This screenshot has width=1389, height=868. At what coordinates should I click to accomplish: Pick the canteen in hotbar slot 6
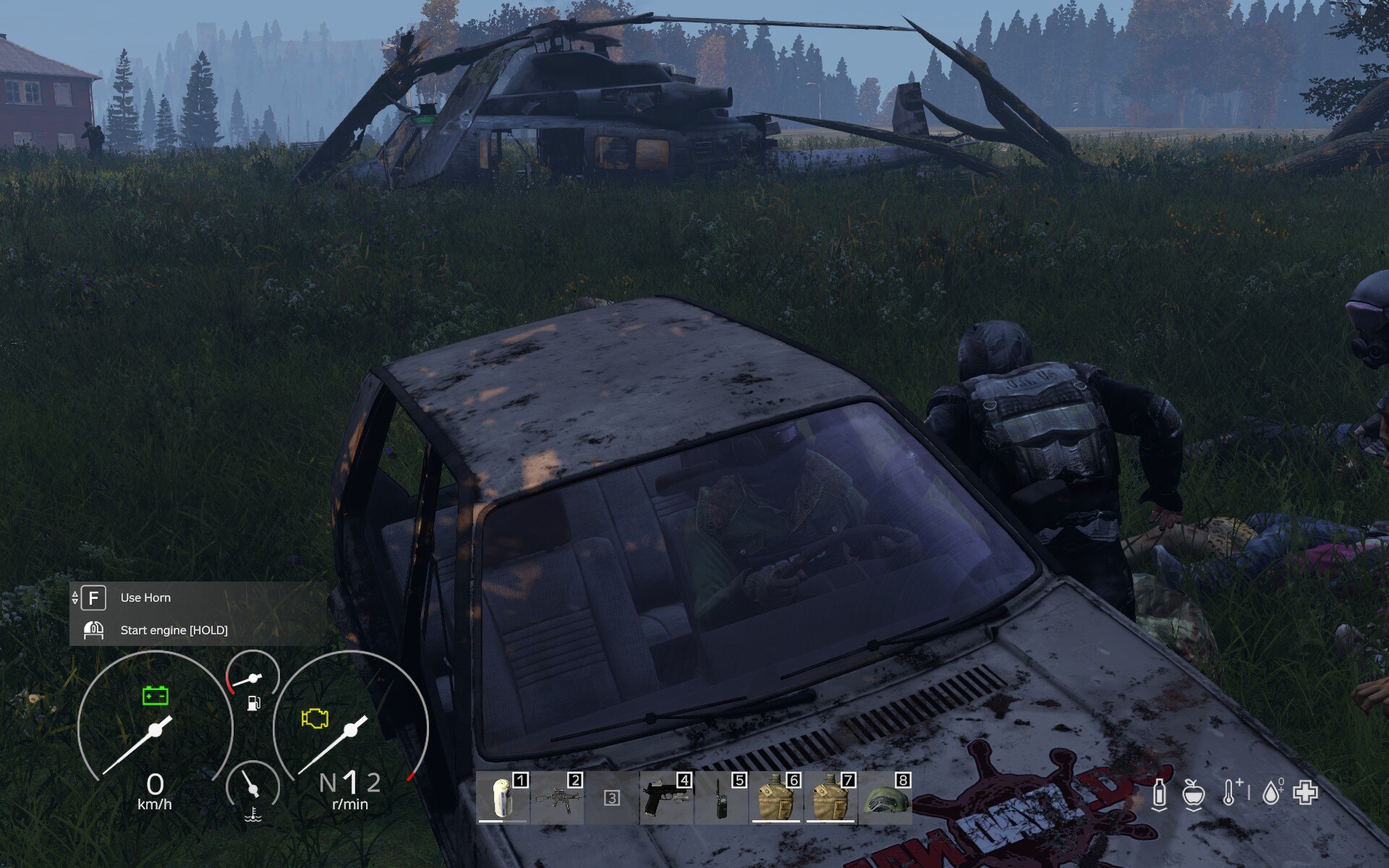click(x=775, y=798)
